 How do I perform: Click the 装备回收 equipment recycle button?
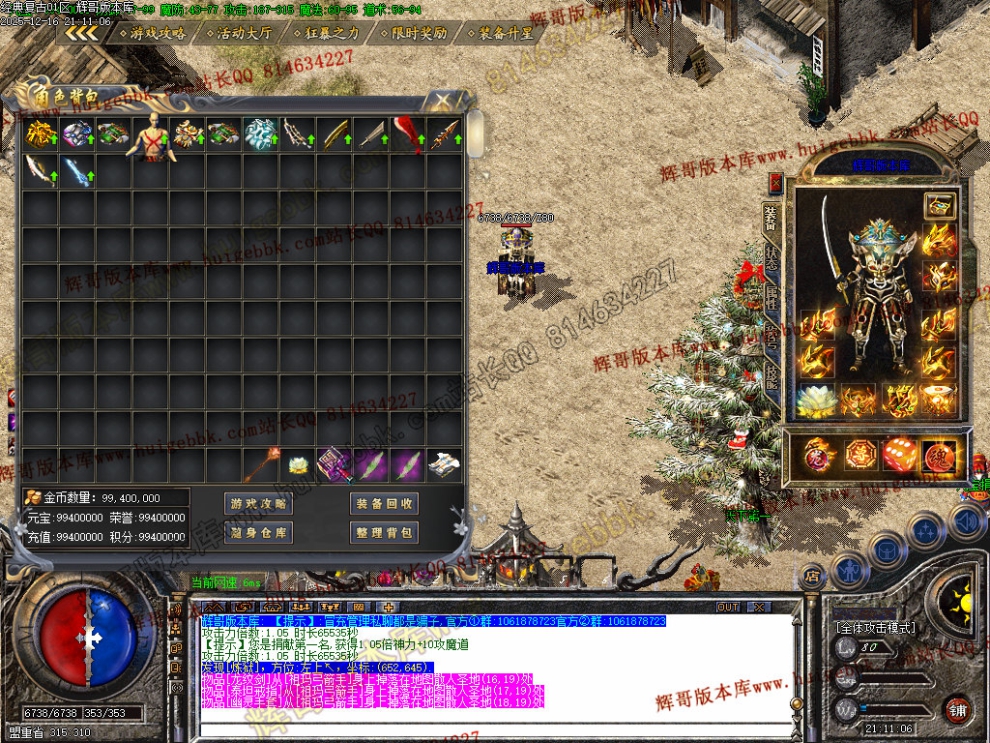[x=384, y=504]
